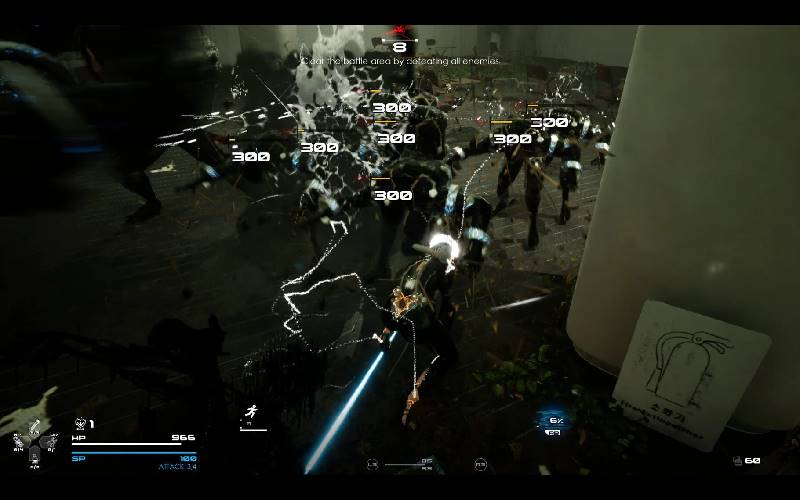Select the left item in the quick-item wheel
Screen dimensions: 800x500
point(19,441)
